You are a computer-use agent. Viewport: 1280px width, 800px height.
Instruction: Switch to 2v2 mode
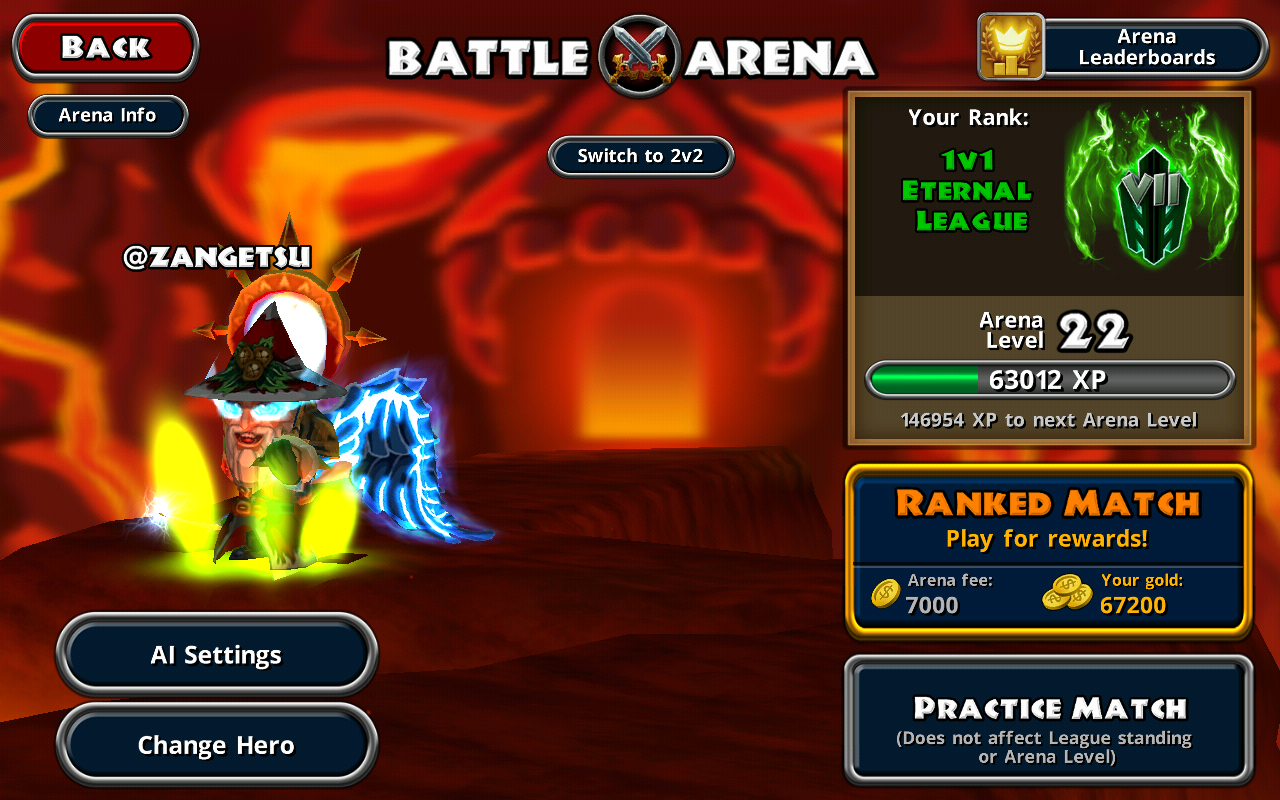click(x=641, y=156)
